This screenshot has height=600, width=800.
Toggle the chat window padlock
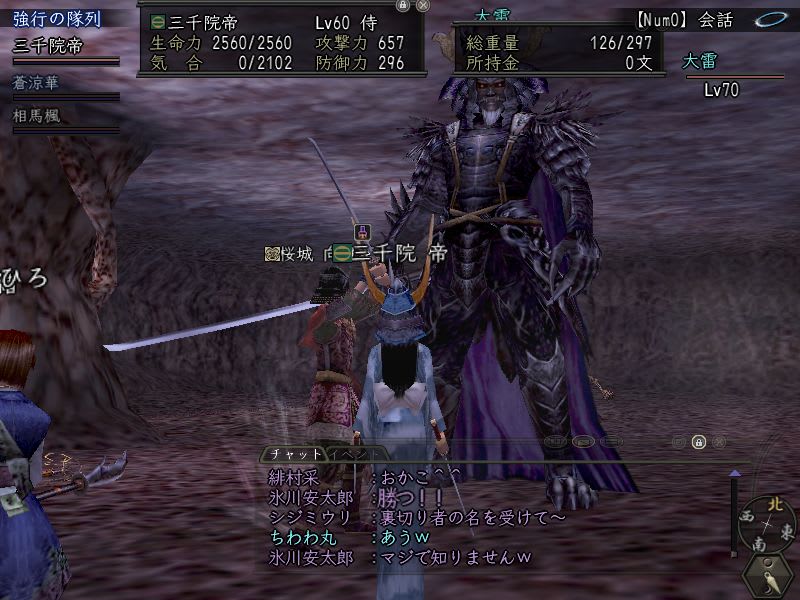point(699,441)
